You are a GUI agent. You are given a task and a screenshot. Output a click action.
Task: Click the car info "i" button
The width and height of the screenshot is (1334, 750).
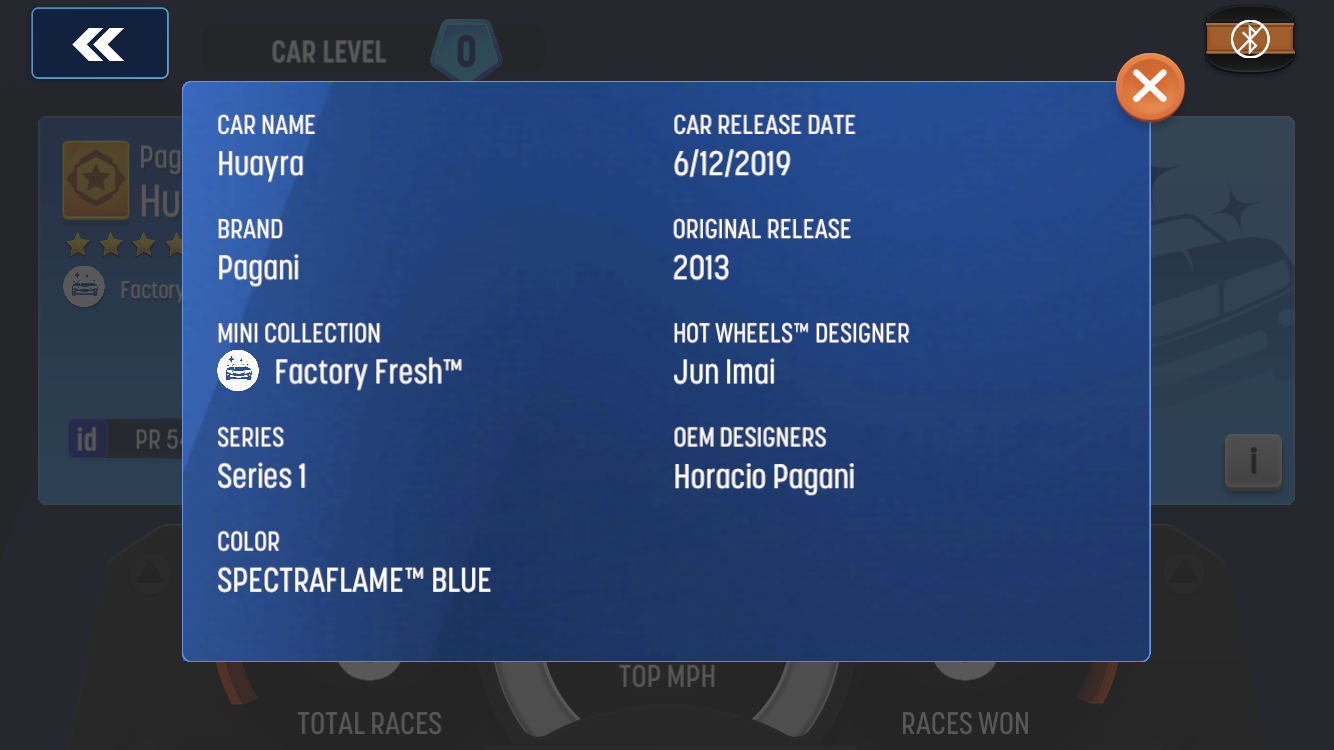coord(1252,461)
